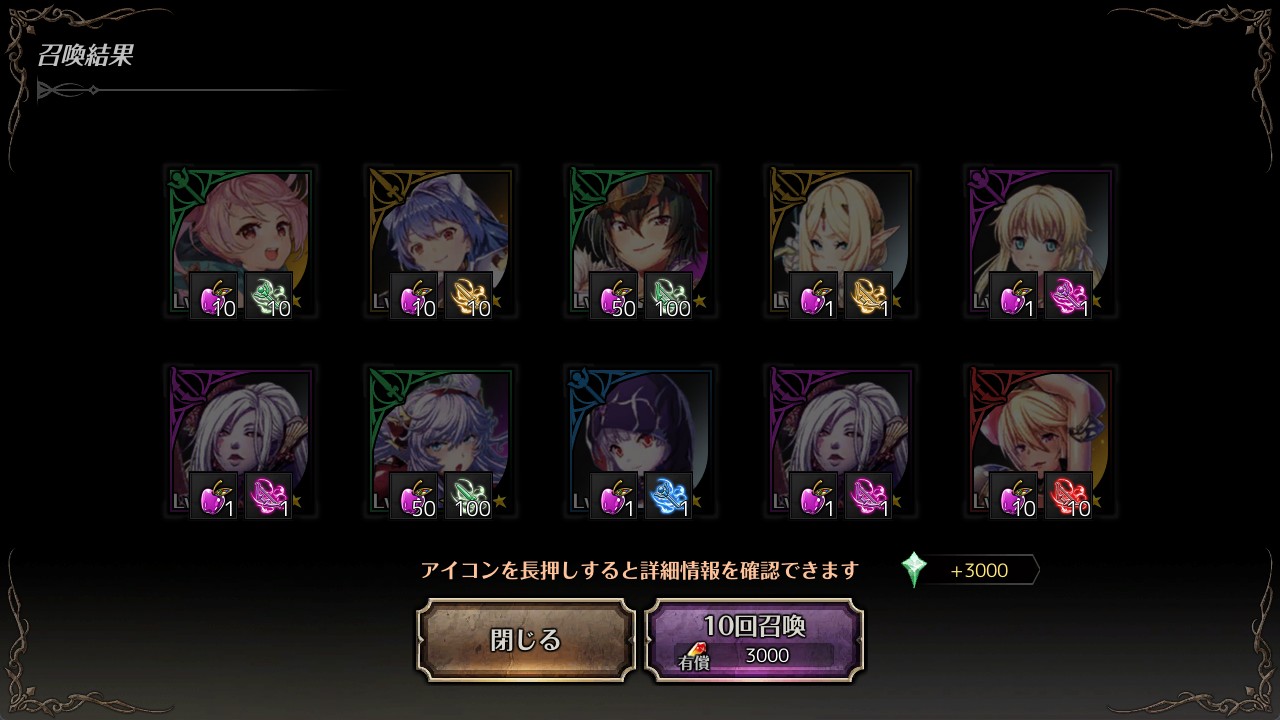Pick the black-haired goggles character icon
This screenshot has width=1280, height=720.
coord(641,230)
